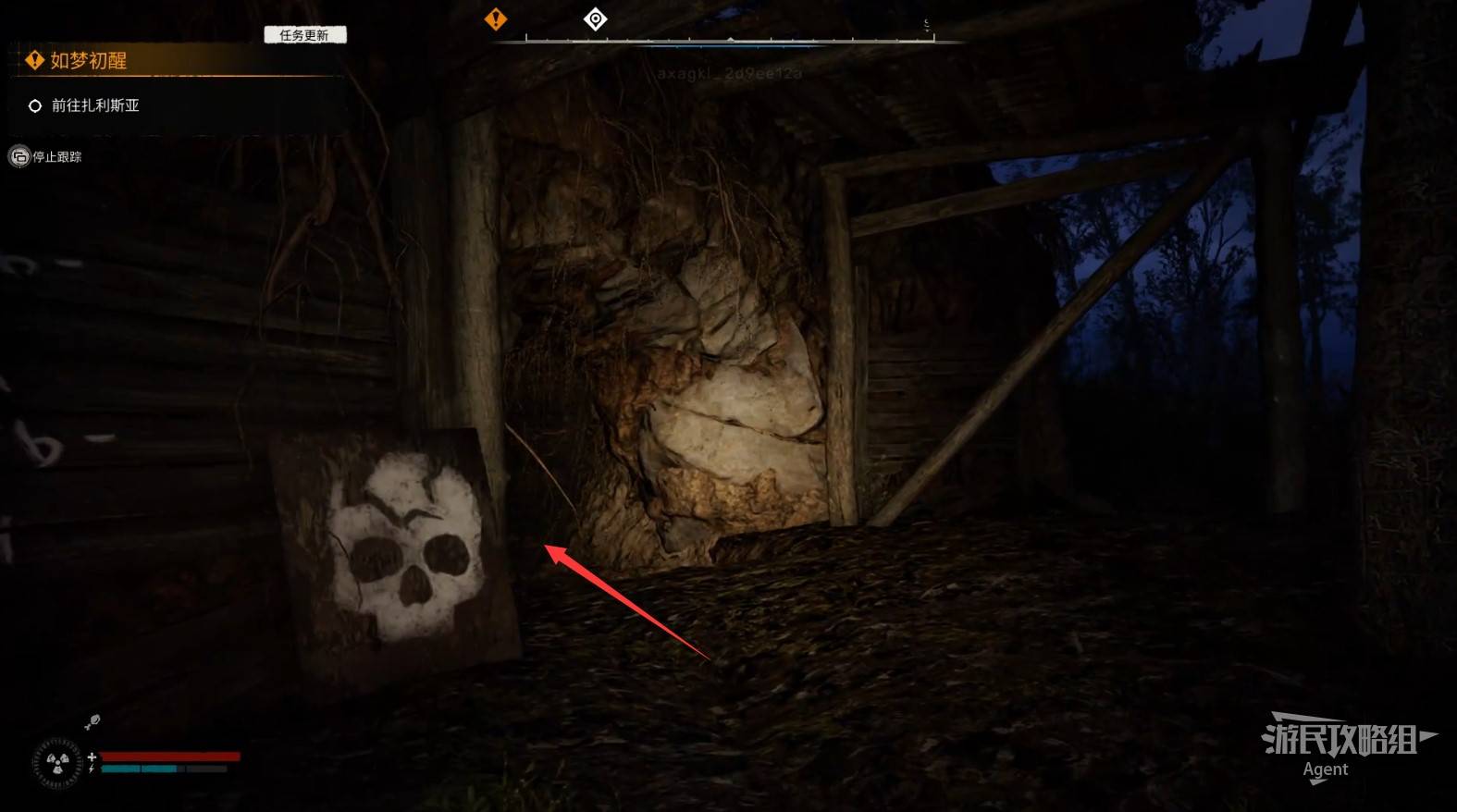This screenshot has height=812, width=1457.
Task: Select the orange quest marker on compass
Action: point(496,18)
